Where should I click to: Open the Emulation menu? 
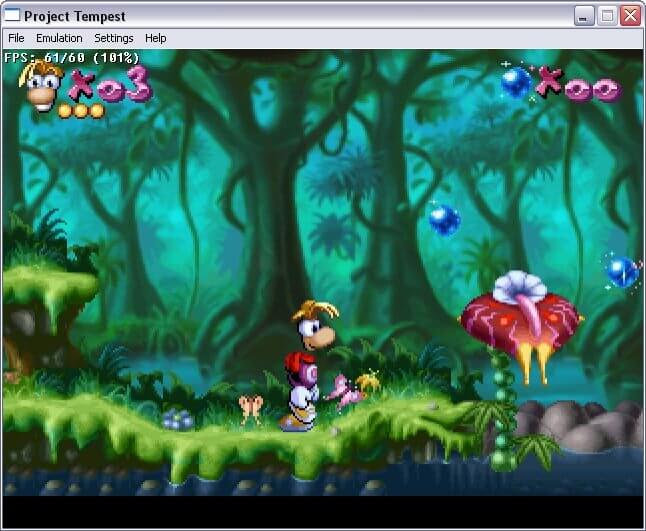(59, 38)
